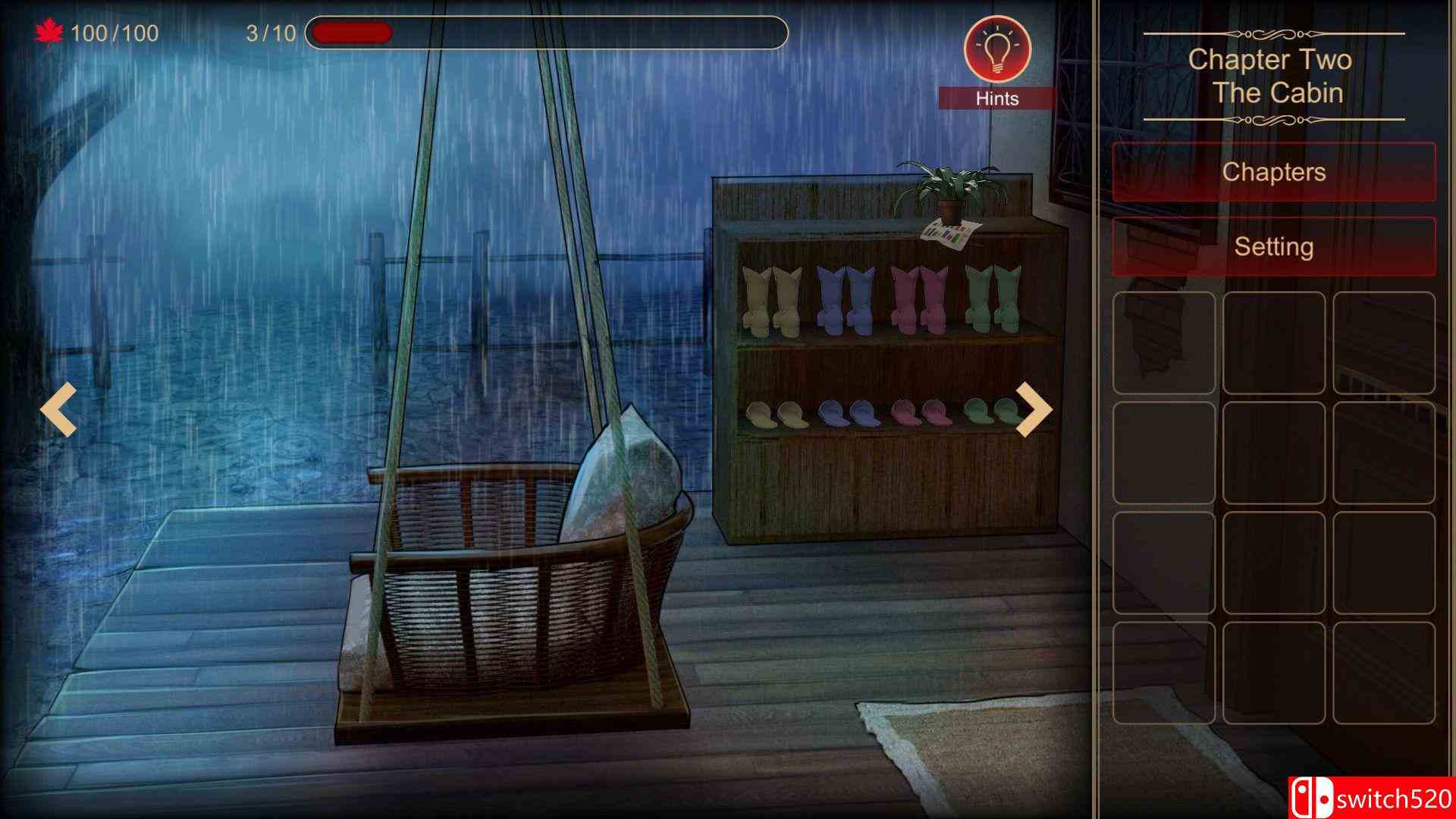Click the red 3/10 progress bar
The width and height of the screenshot is (1456, 819).
349,32
